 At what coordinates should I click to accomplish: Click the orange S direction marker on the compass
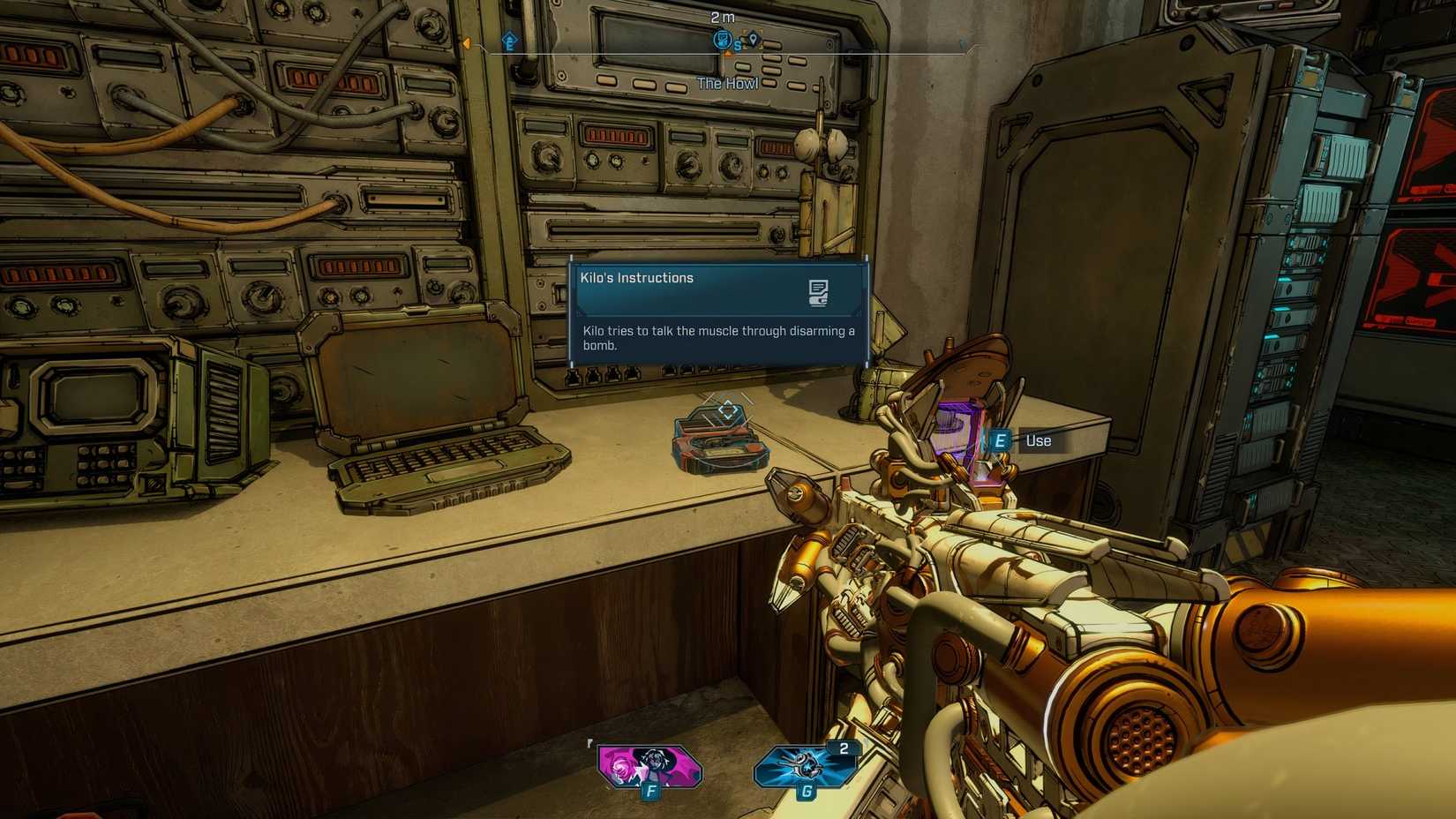point(738,46)
